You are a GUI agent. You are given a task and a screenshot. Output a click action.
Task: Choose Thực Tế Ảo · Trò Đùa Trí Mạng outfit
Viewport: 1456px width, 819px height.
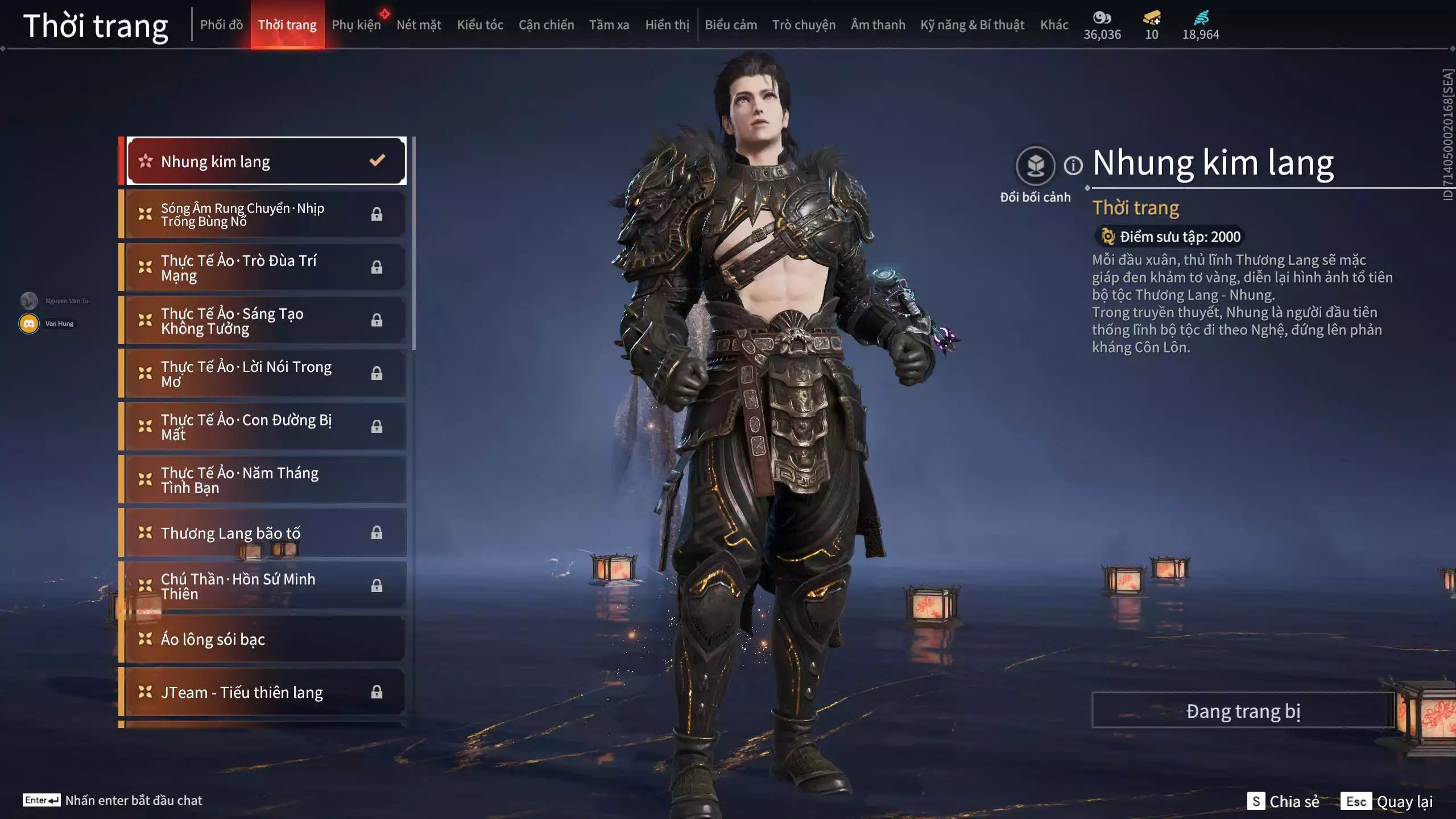coord(266,268)
